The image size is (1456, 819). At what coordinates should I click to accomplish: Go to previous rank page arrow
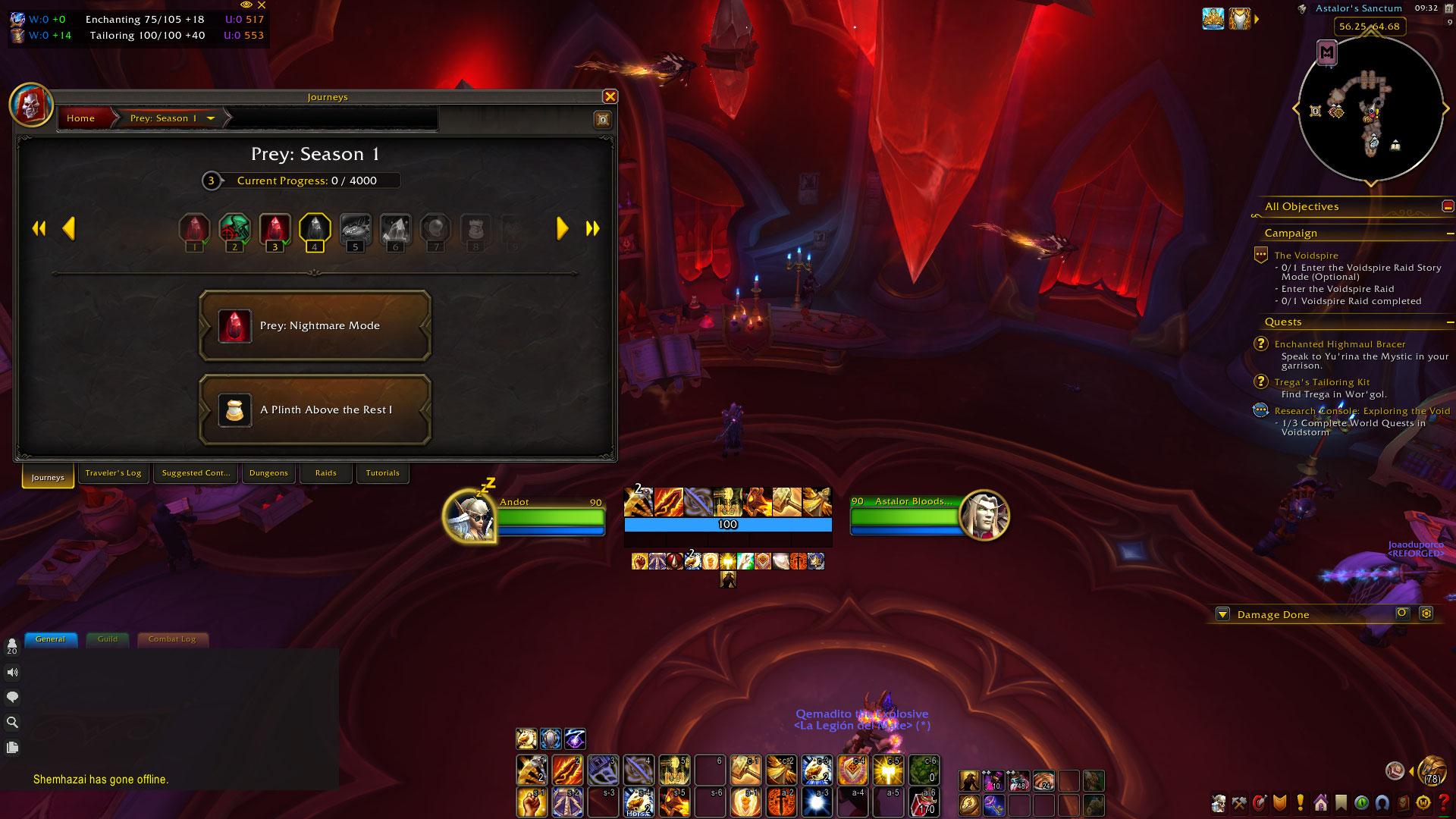[x=69, y=228]
